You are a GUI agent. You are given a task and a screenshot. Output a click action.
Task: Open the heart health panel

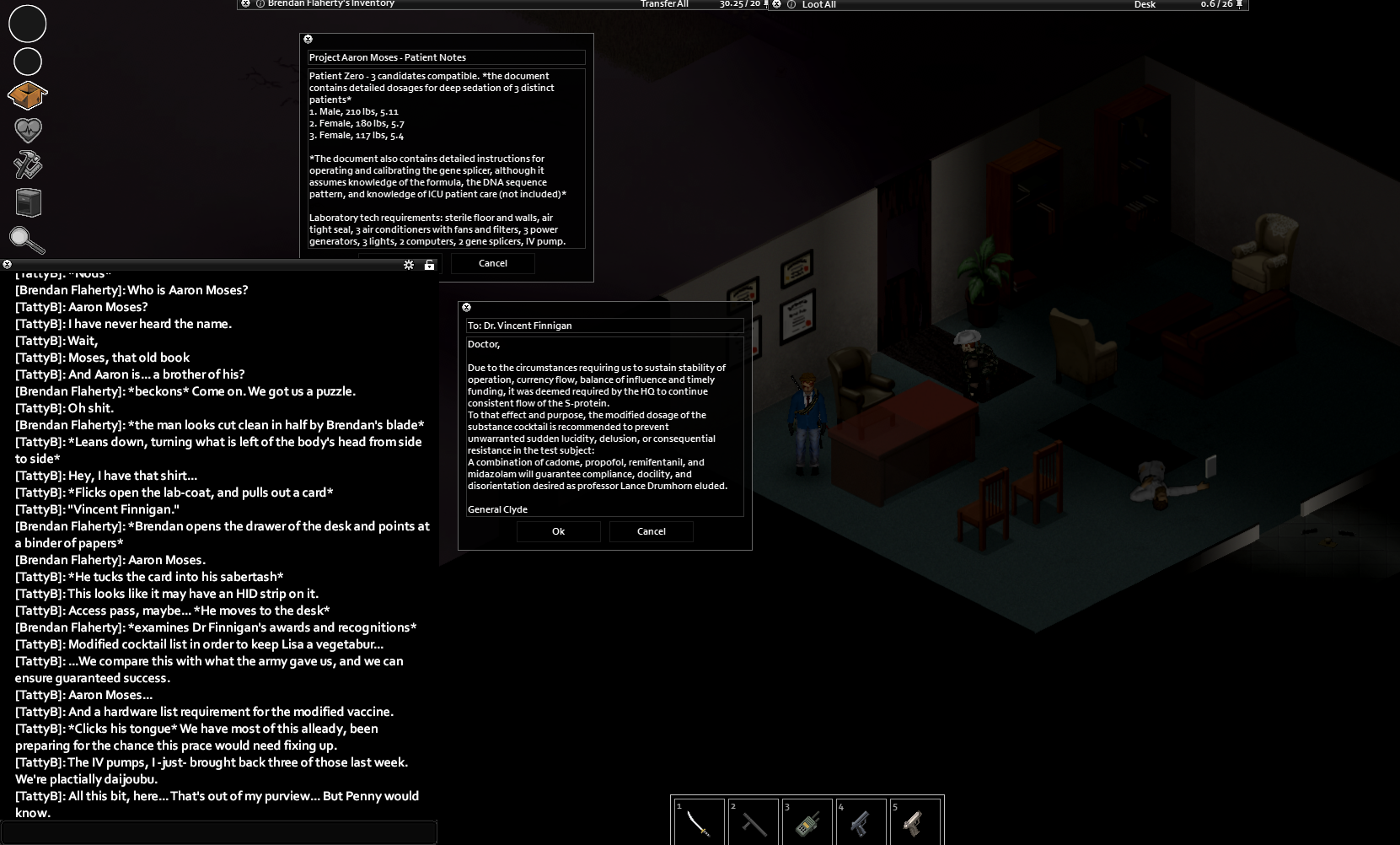[28, 130]
